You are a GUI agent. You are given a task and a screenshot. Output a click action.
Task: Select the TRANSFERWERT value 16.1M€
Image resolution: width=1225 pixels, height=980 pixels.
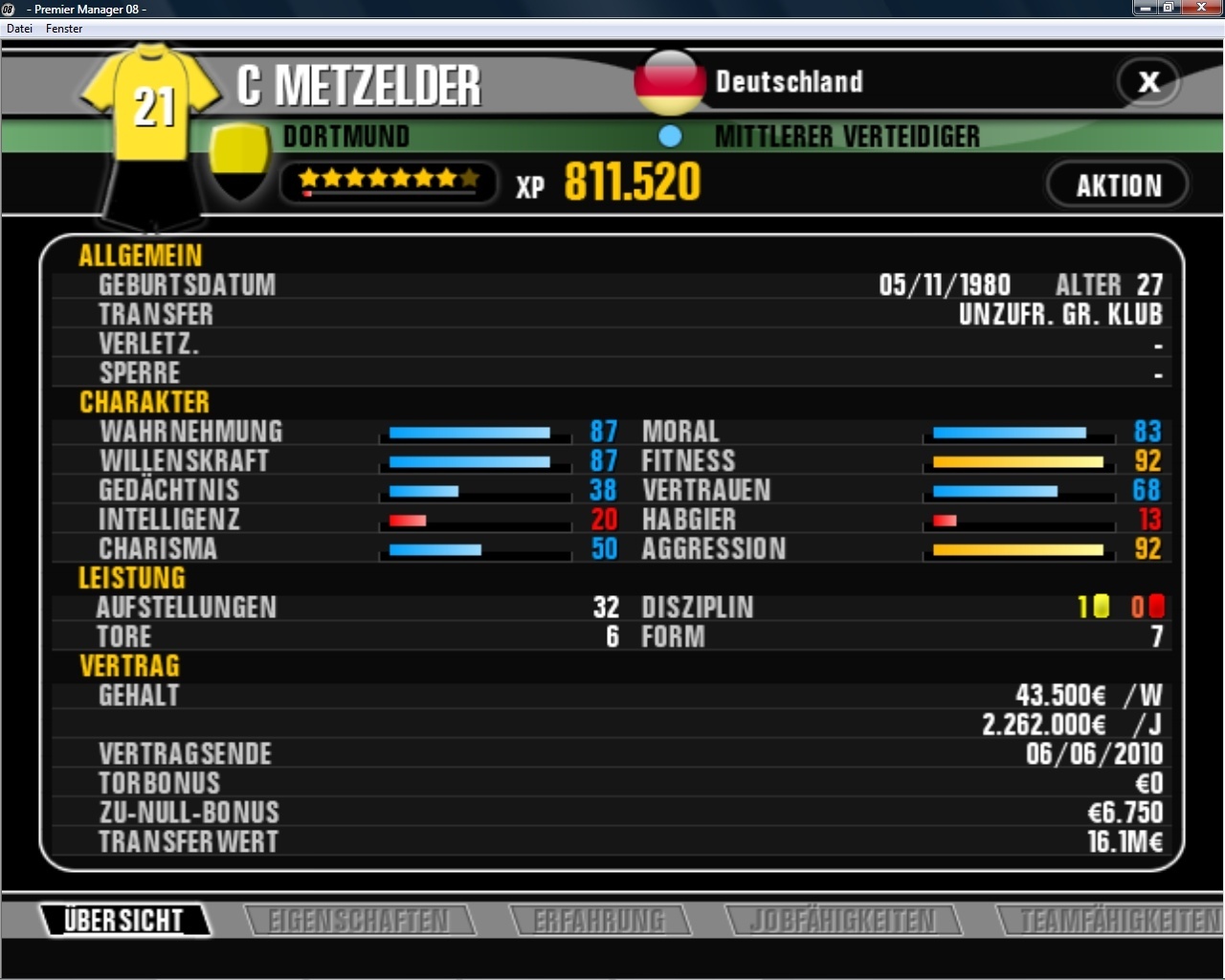1125,842
